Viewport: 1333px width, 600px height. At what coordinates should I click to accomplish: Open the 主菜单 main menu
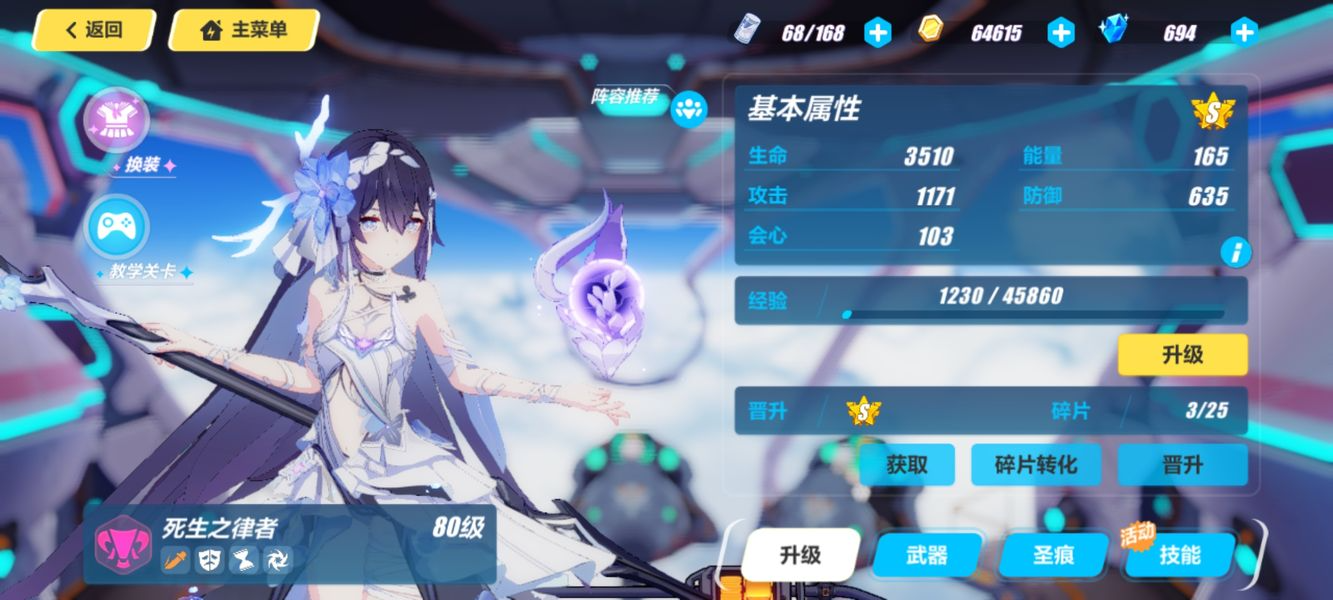coord(245,30)
